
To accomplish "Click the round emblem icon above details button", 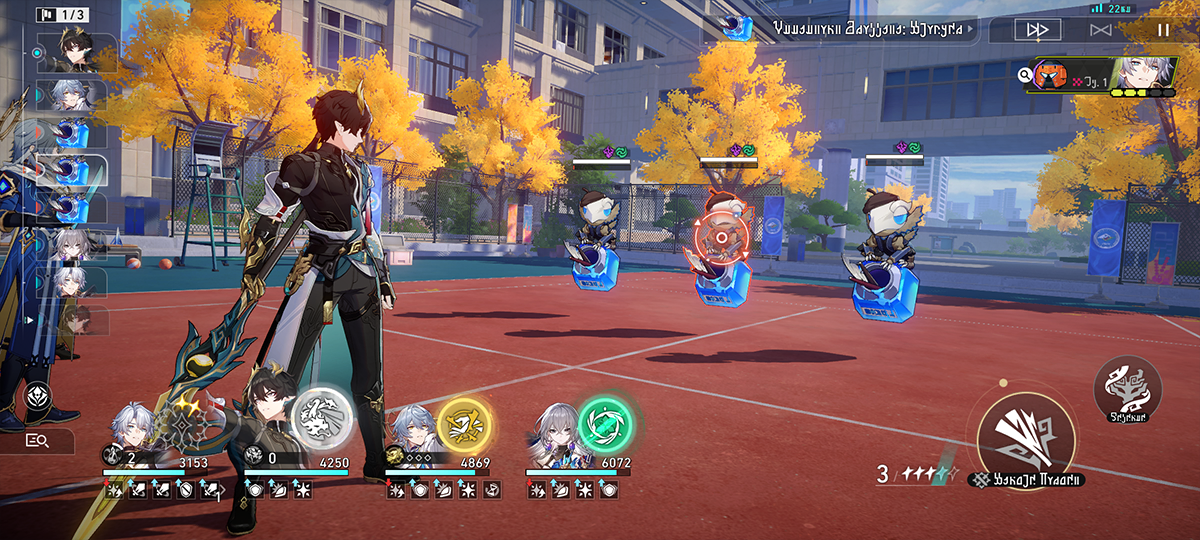I will [37, 396].
